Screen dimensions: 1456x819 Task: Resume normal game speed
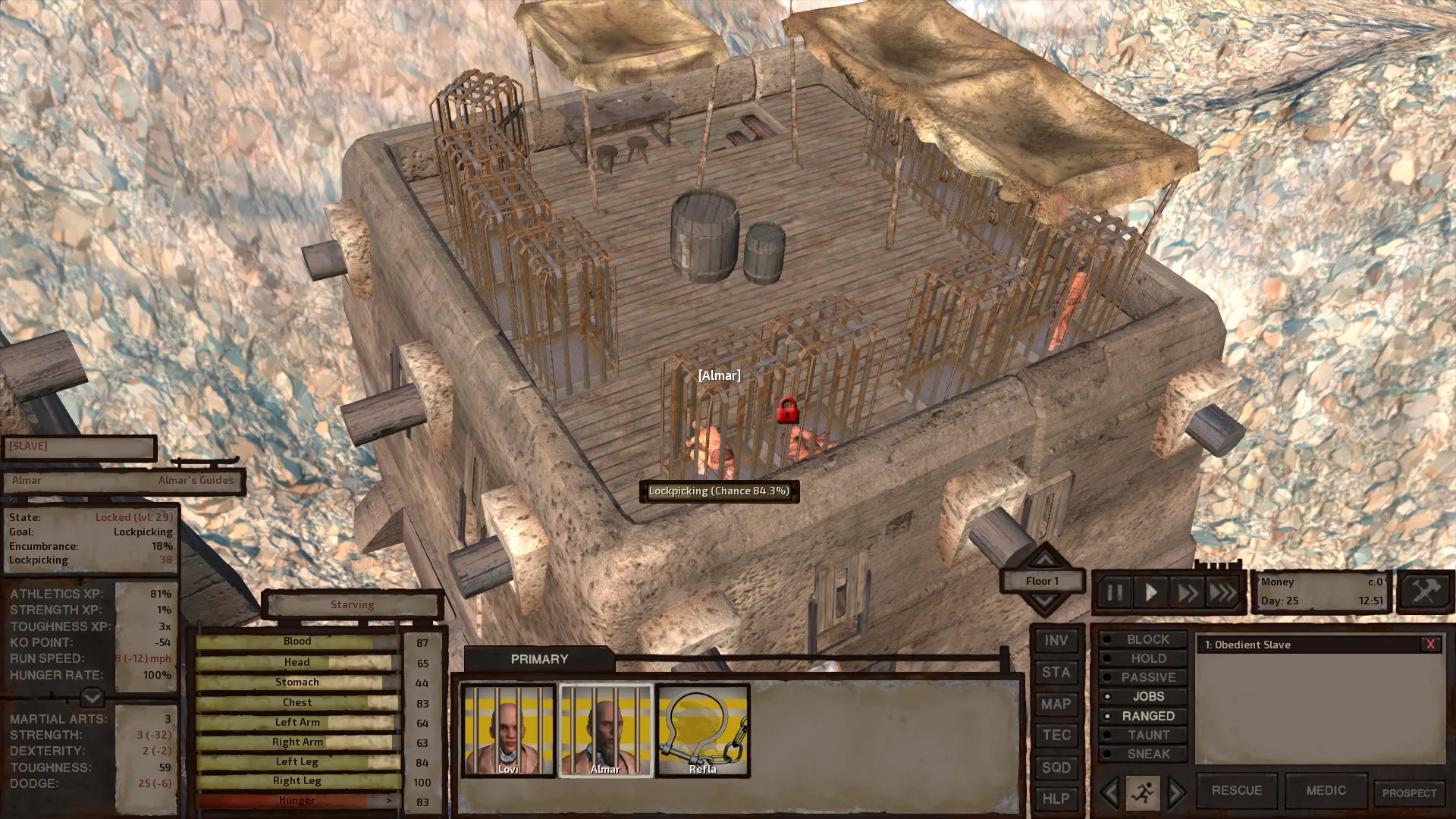(1150, 592)
